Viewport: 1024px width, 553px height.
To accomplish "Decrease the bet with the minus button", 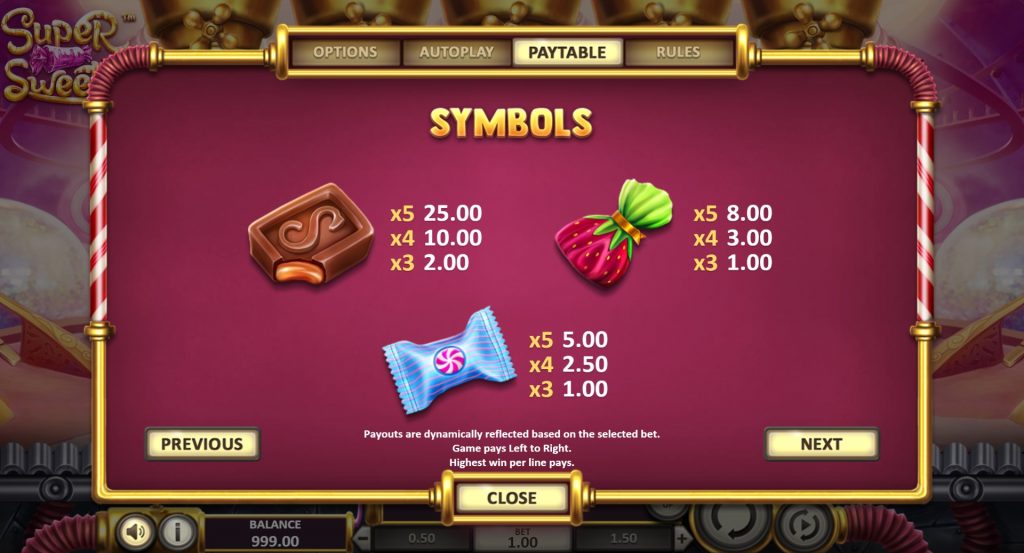I will click(x=364, y=538).
